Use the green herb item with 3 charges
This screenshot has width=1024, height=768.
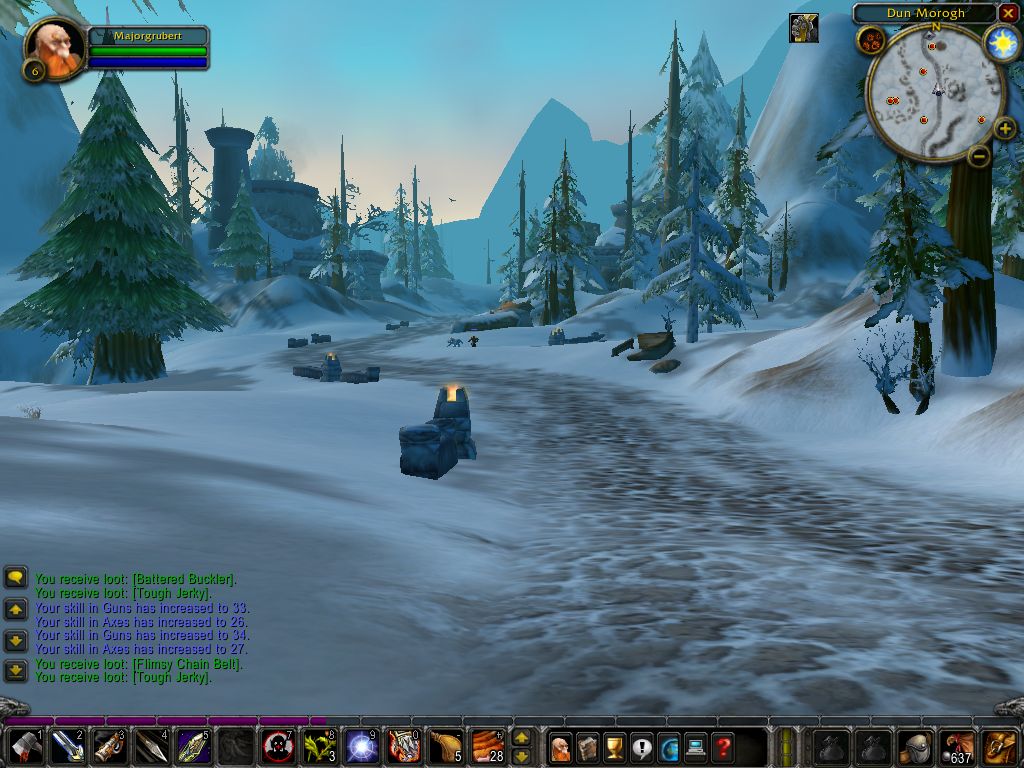point(319,747)
